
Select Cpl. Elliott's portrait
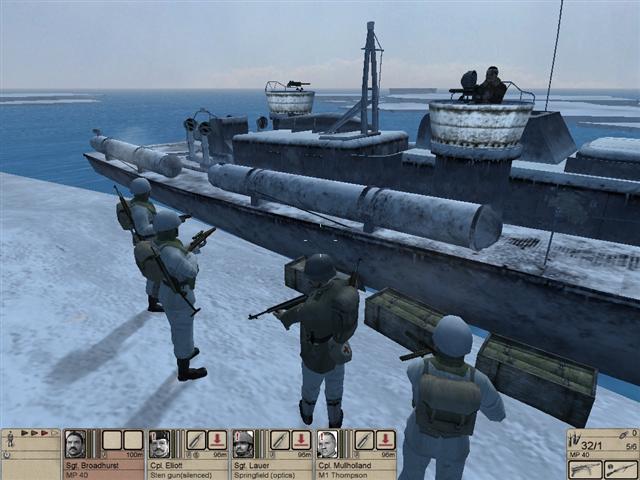(x=160, y=443)
